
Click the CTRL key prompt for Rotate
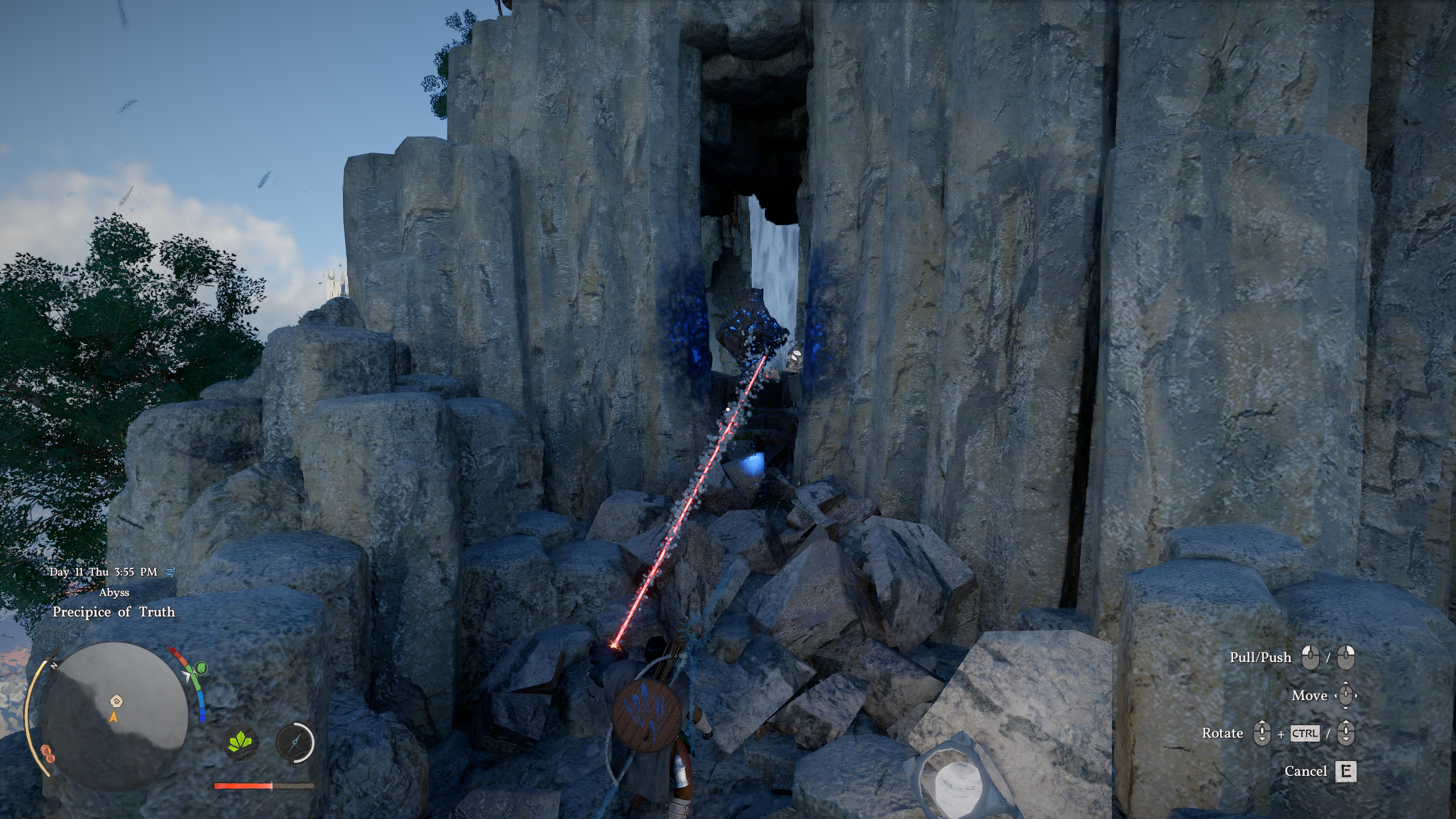pyautogui.click(x=1305, y=735)
